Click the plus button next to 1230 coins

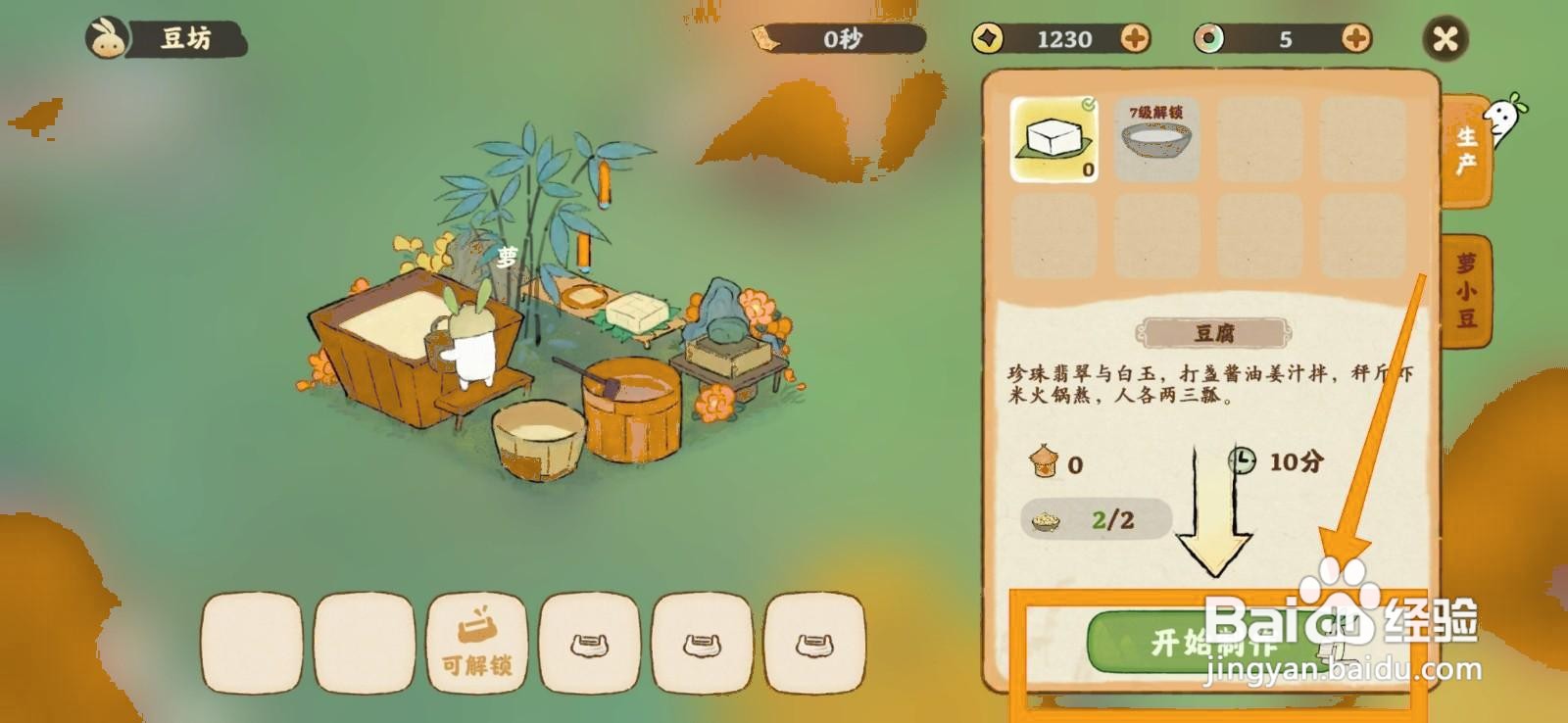1137,40
